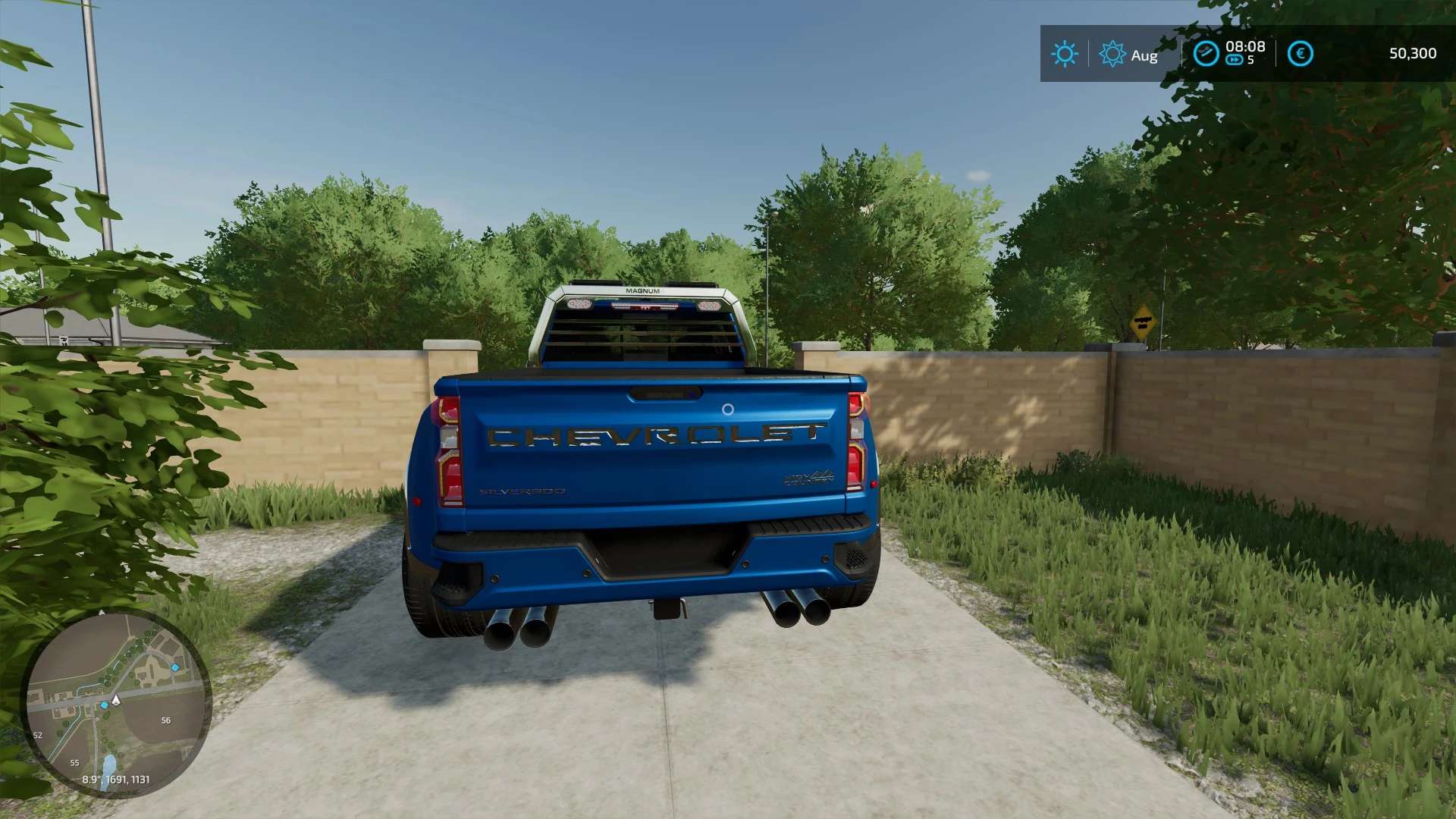1456x819 pixels.
Task: Open the circular minimap
Action: coord(116,703)
